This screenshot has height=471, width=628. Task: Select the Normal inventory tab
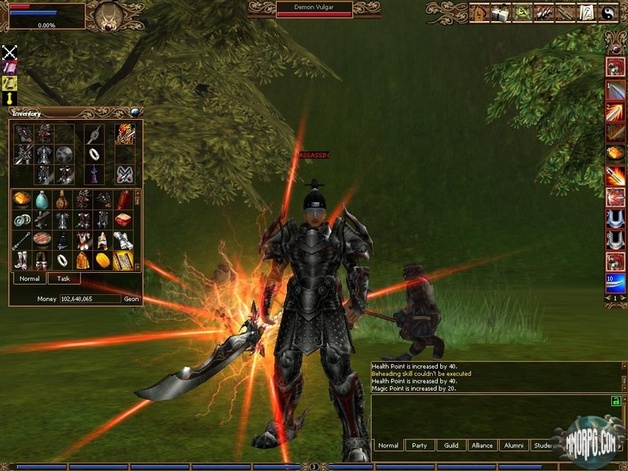[x=28, y=279]
